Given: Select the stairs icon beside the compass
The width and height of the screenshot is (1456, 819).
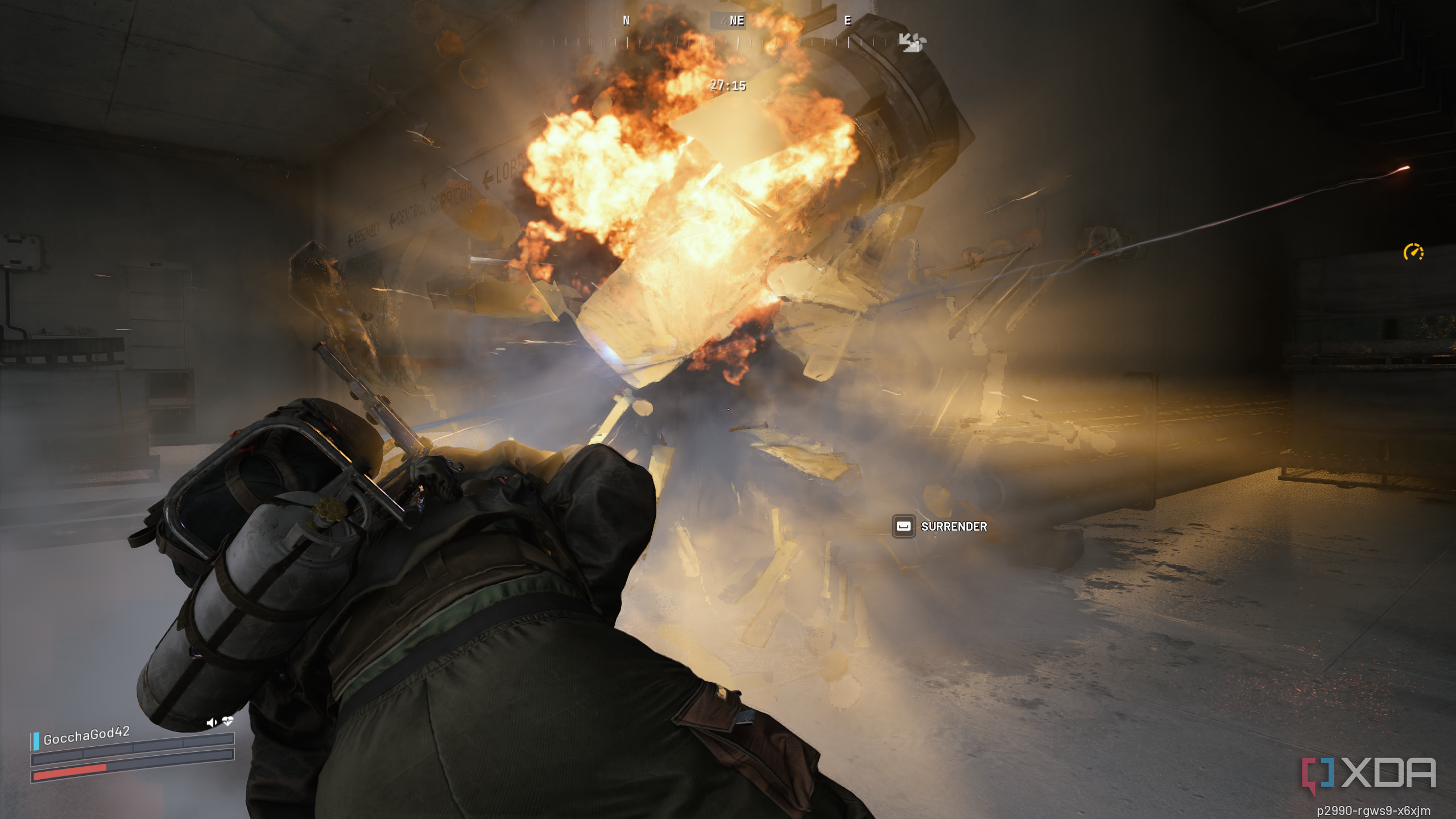Looking at the screenshot, I should tap(912, 42).
